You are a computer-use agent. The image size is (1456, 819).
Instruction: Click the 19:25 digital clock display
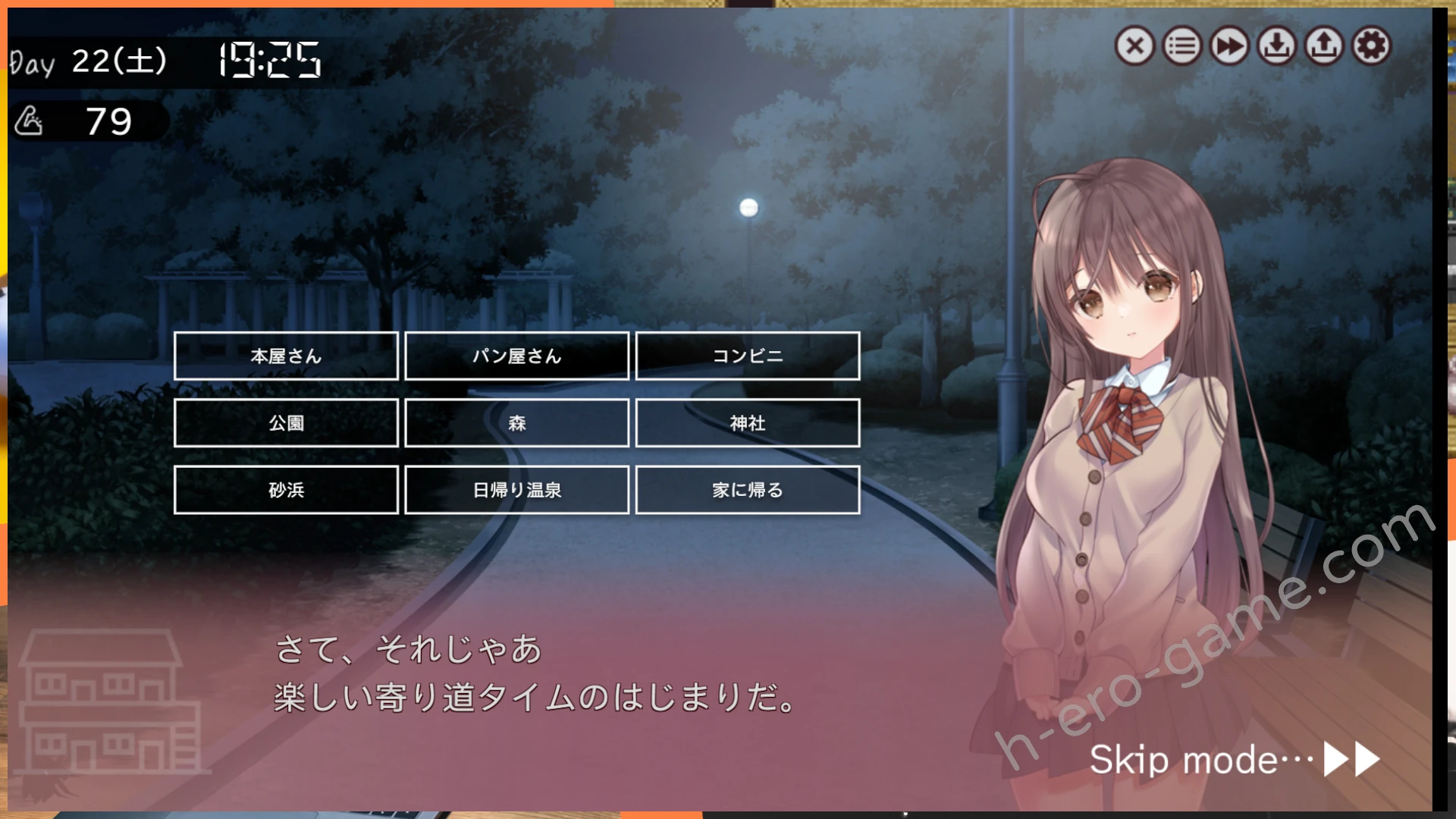coord(267,59)
